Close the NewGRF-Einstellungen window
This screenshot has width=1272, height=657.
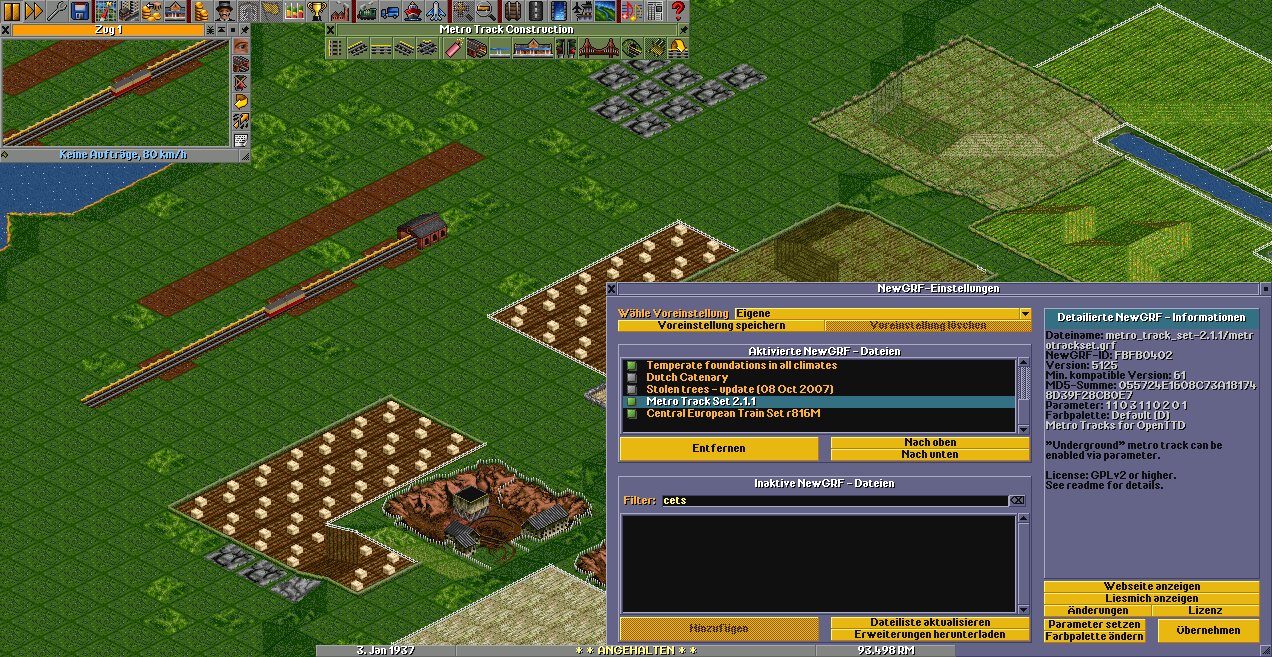(612, 289)
